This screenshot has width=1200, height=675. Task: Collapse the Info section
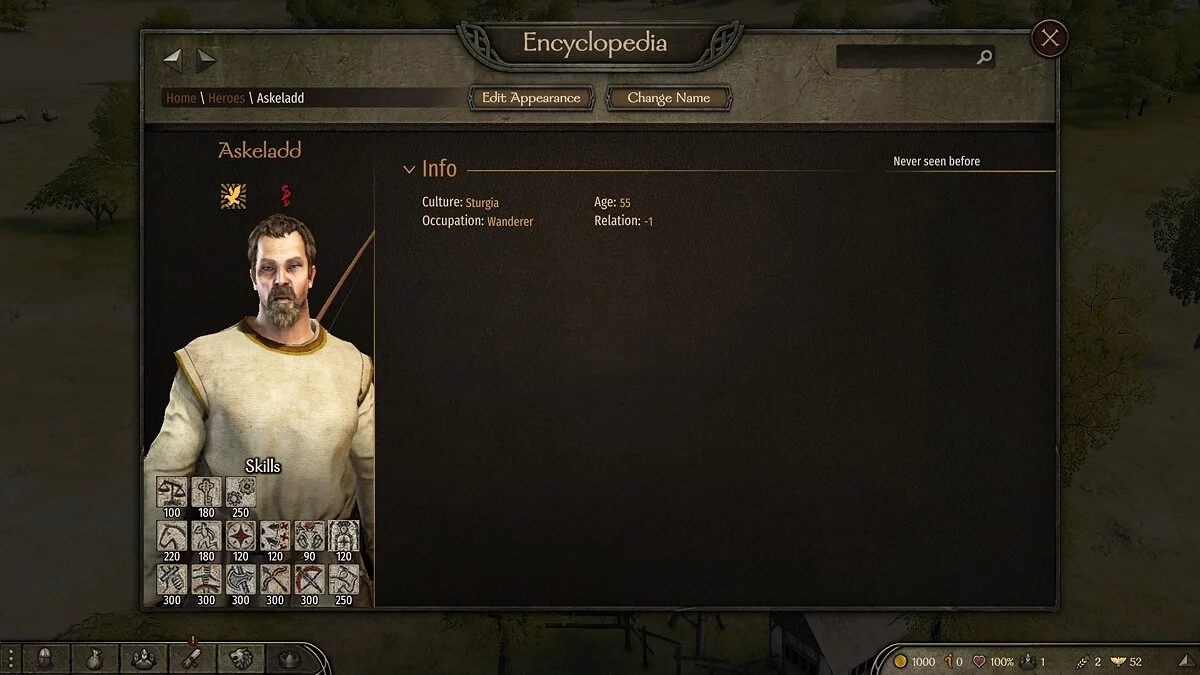click(x=409, y=170)
